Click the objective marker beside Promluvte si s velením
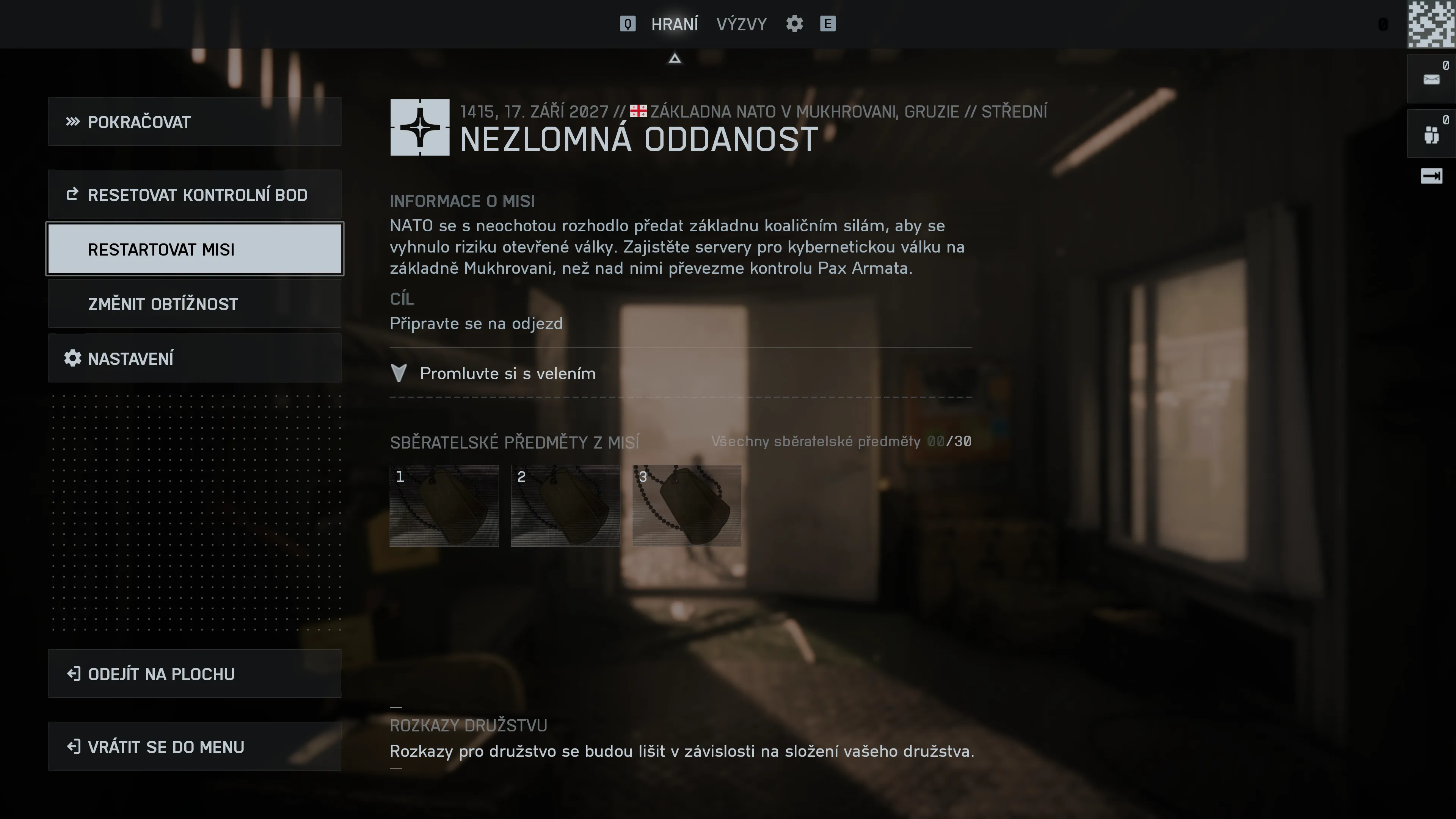1456x819 pixels. [x=399, y=373]
